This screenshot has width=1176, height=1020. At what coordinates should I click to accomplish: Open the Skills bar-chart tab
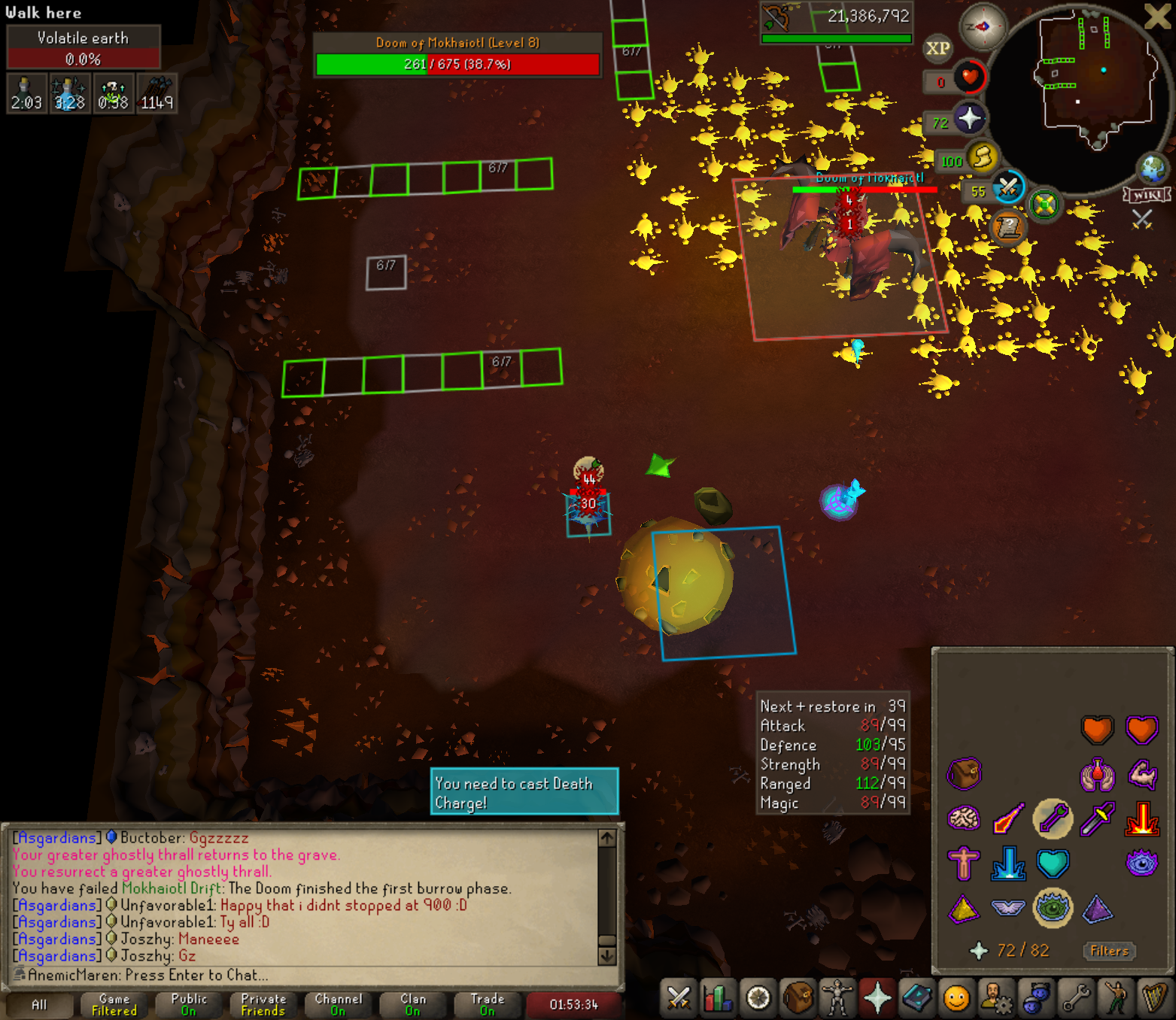coord(719,999)
